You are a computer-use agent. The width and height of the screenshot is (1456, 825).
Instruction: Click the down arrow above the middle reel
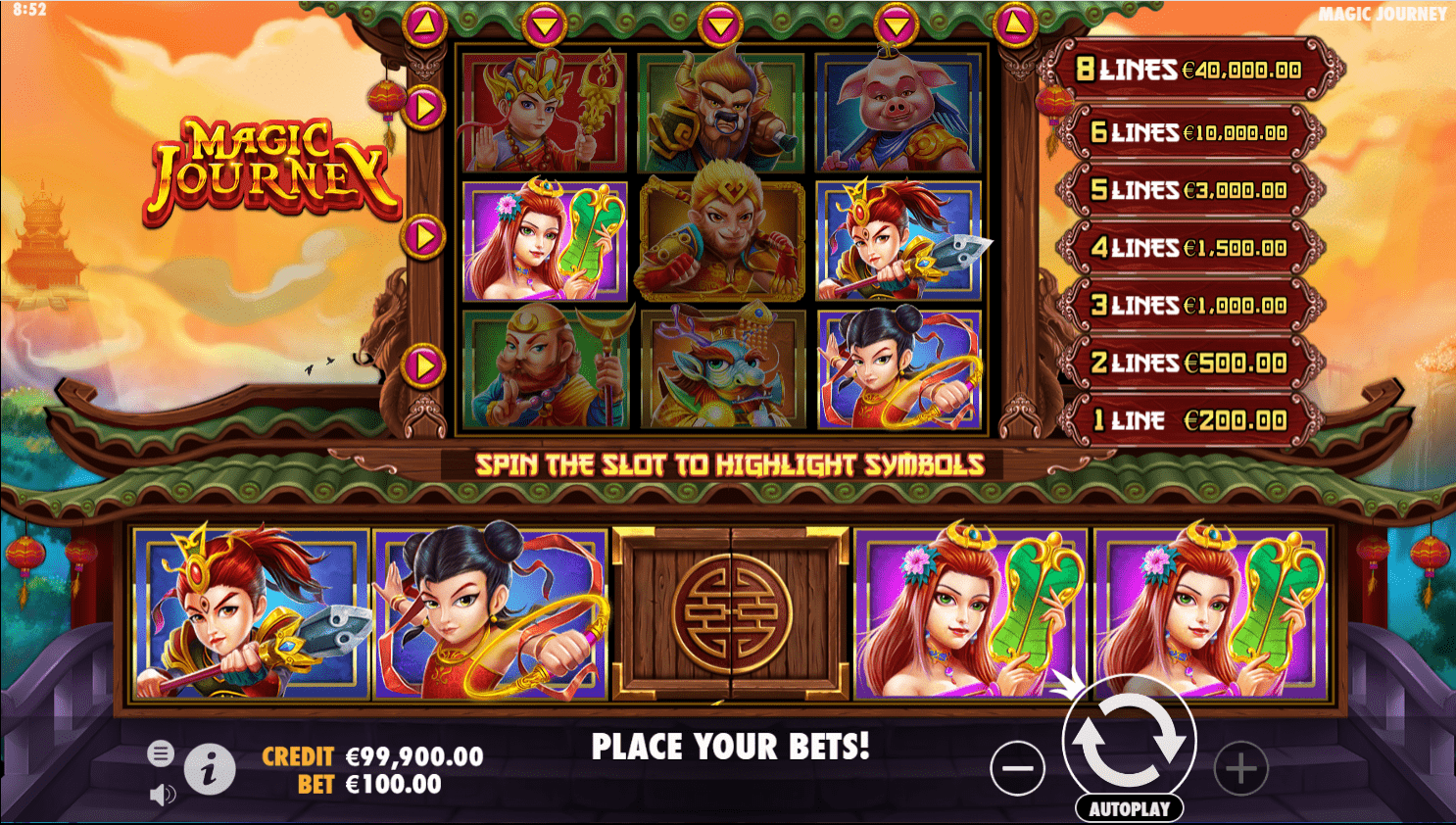pos(720,24)
